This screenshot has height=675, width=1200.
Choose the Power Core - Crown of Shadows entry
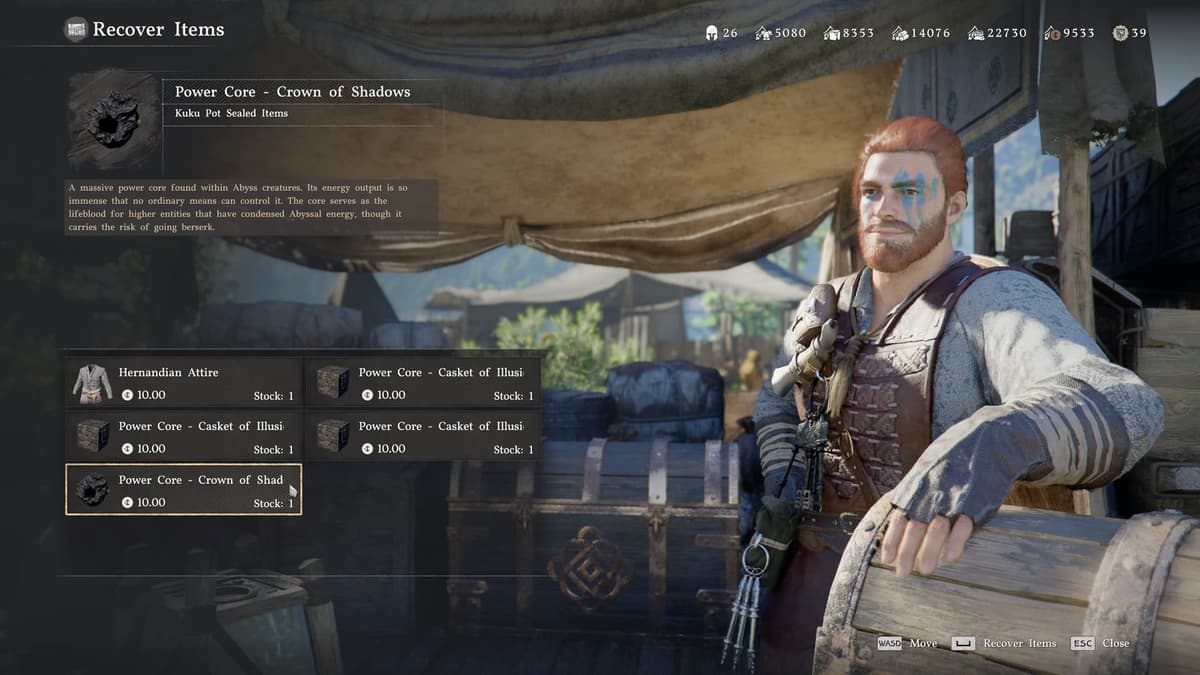pyautogui.click(x=184, y=490)
